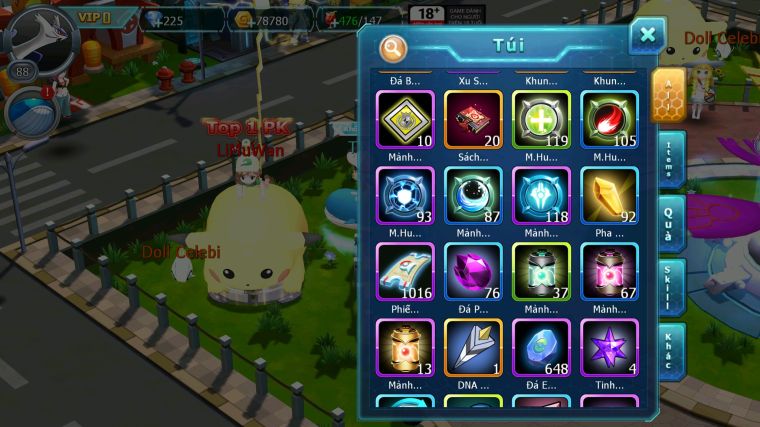Choose the ticket item with count 1016
Screen dimensions: 760x427
pos(404,271)
